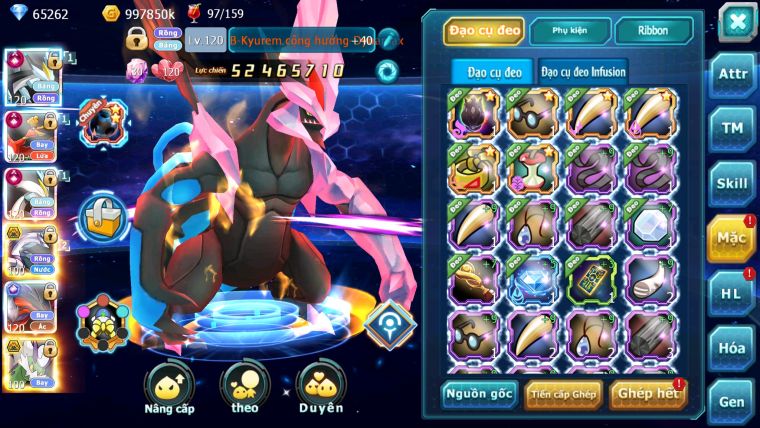
Task: Show the Attr side tab
Action: [732, 75]
